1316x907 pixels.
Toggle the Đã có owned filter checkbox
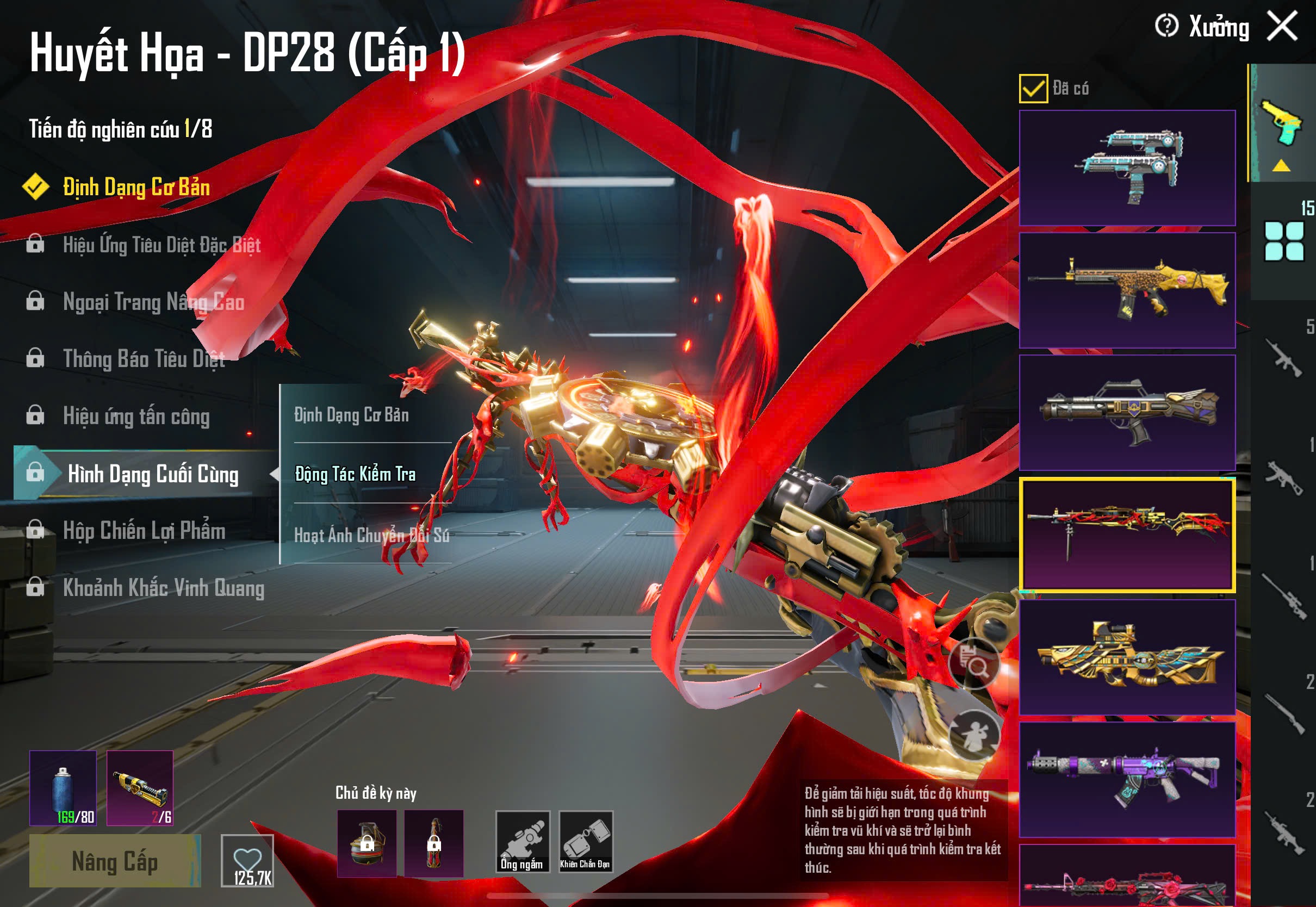[1033, 89]
